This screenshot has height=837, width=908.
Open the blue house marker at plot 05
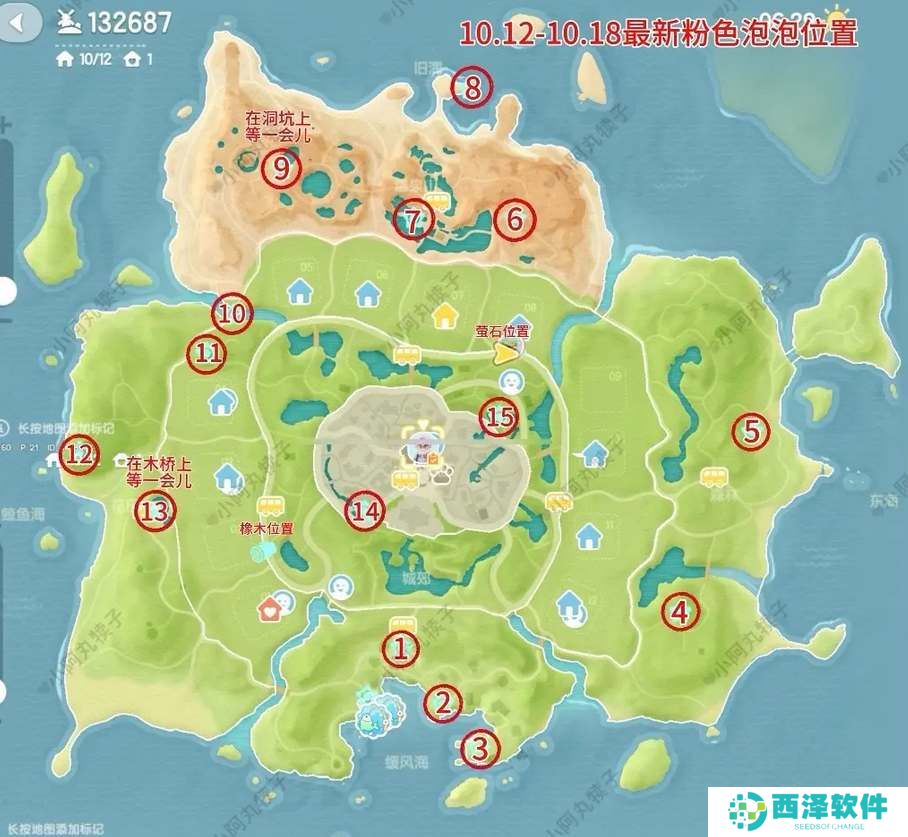(x=300, y=291)
